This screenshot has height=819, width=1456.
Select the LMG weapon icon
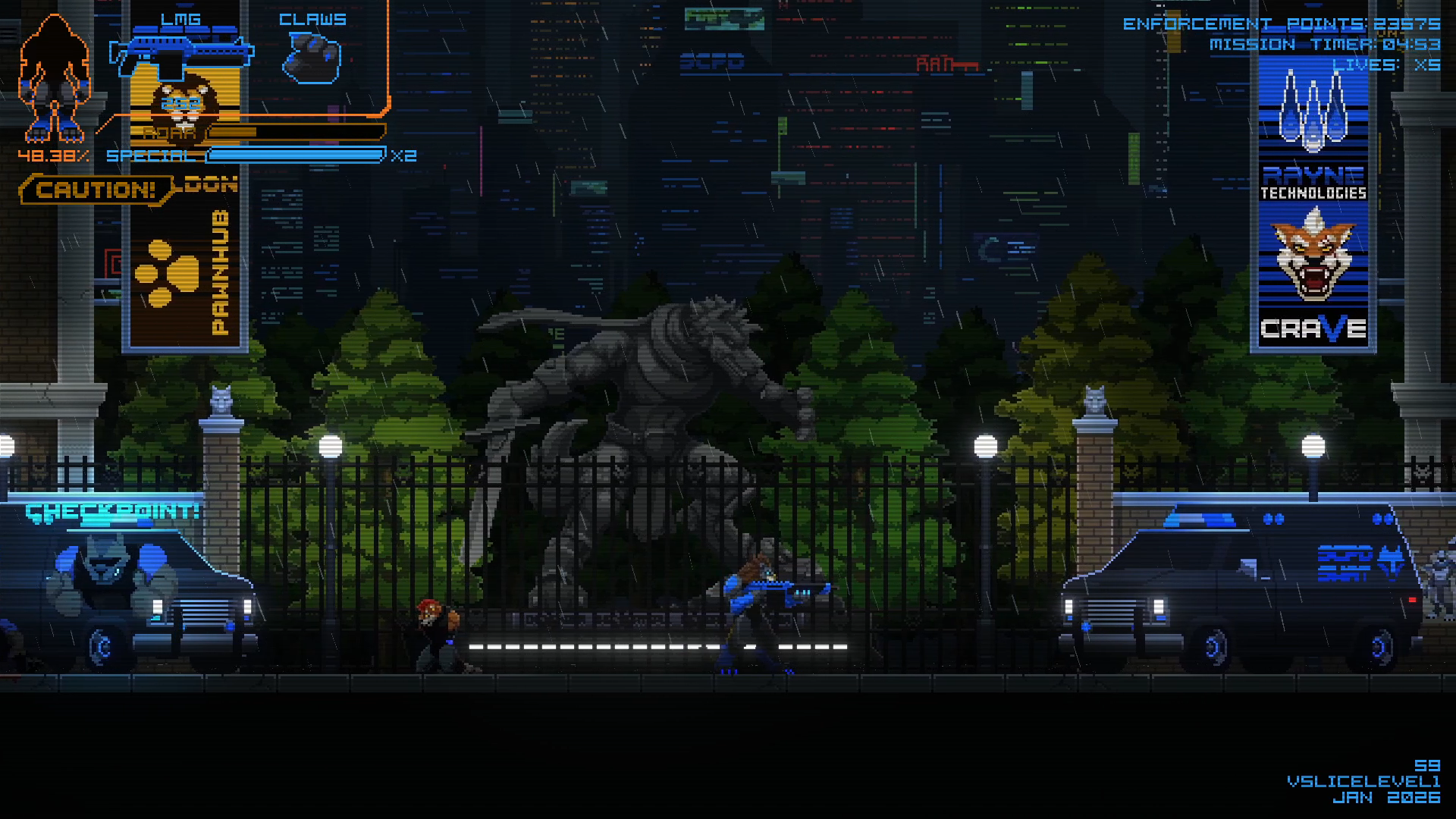(180, 55)
